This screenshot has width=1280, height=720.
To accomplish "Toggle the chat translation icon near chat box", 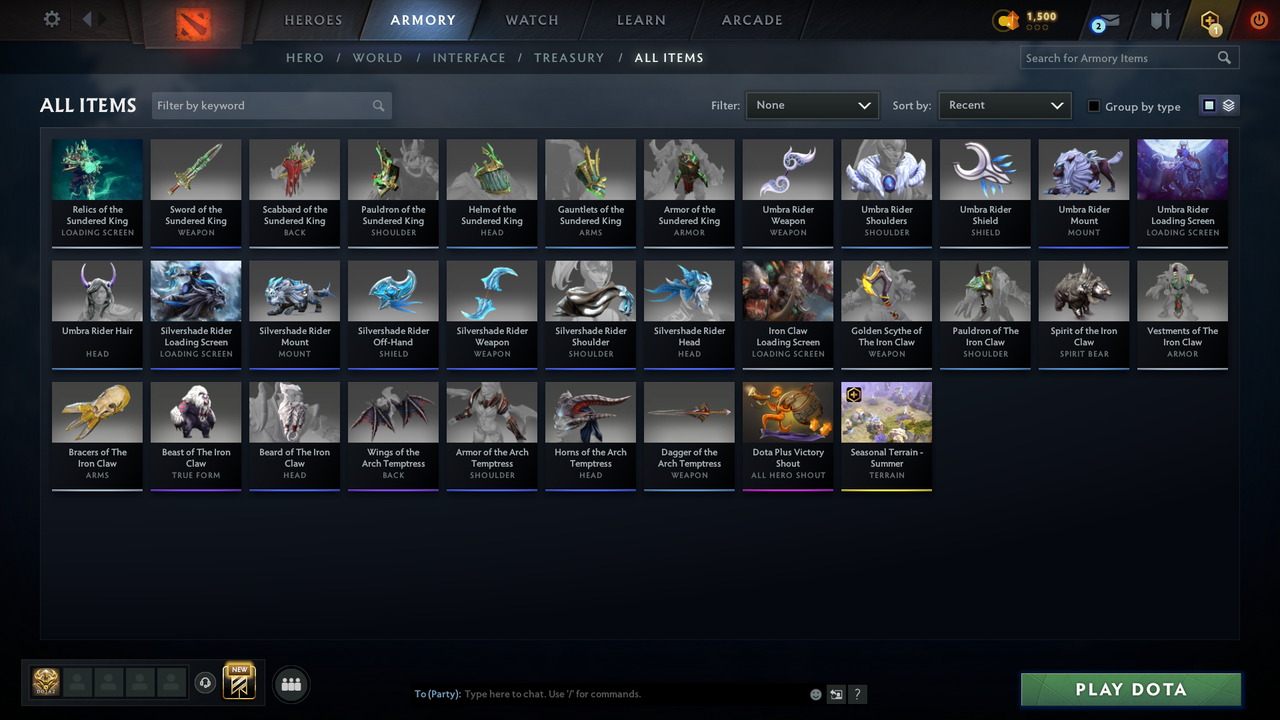I will 836,693.
